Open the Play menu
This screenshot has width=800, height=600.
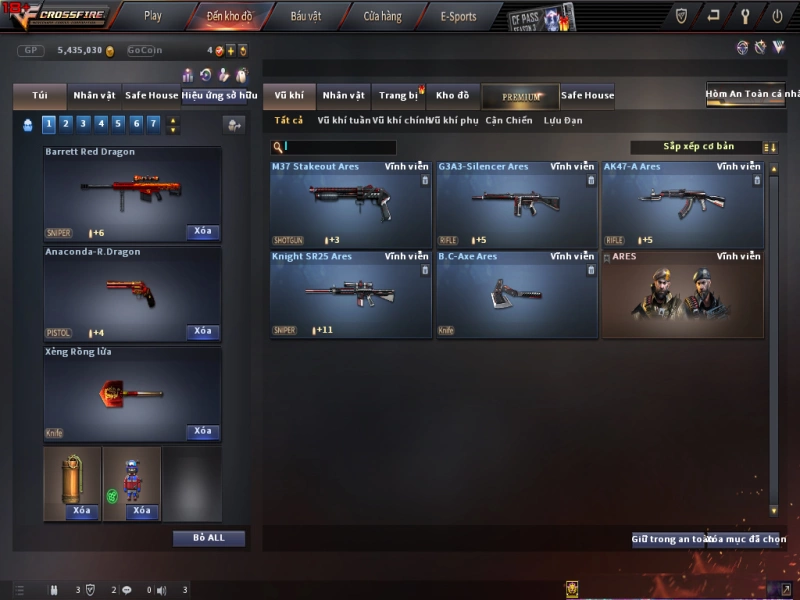(152, 16)
